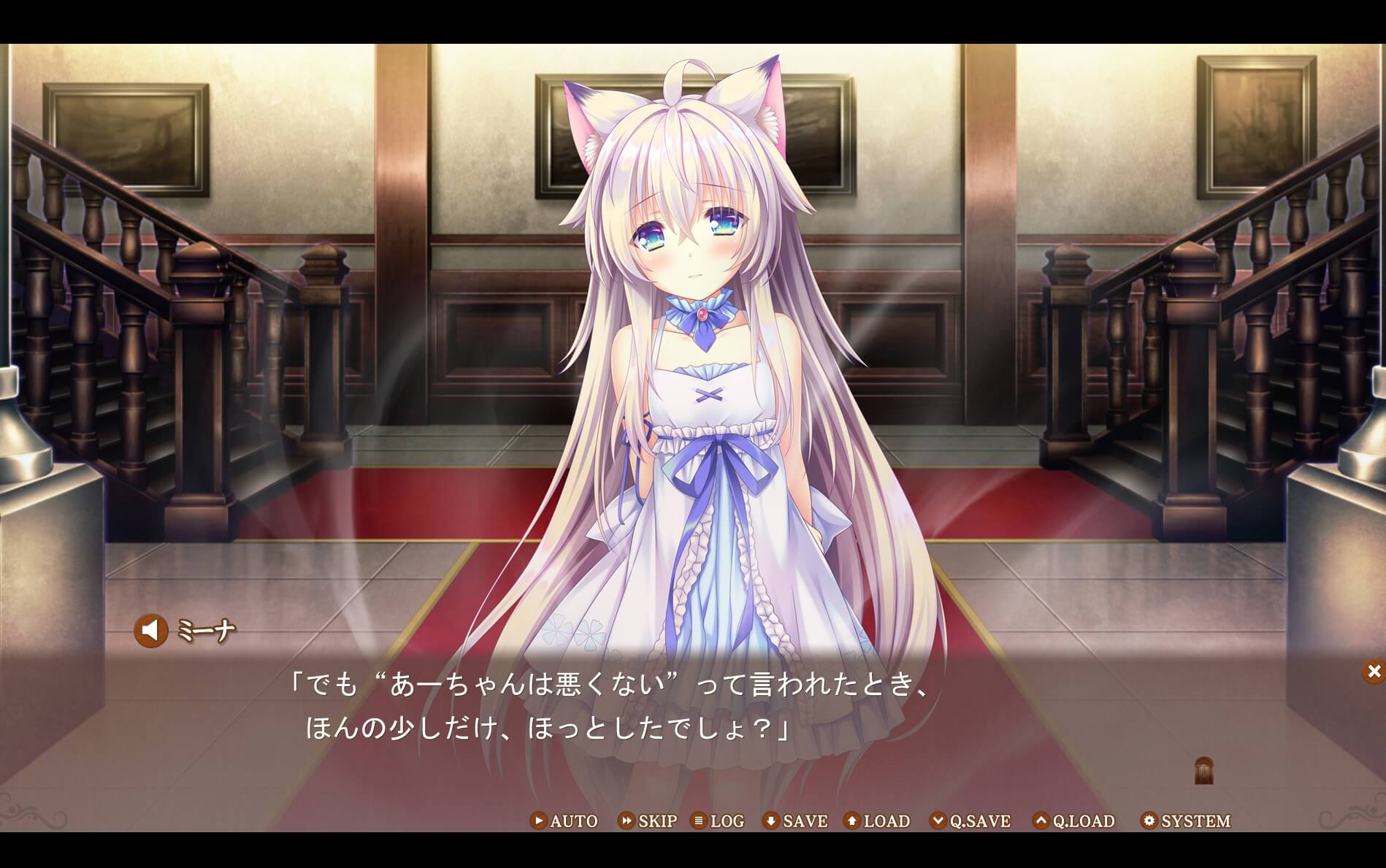Enable skip mode for read text

[654, 821]
